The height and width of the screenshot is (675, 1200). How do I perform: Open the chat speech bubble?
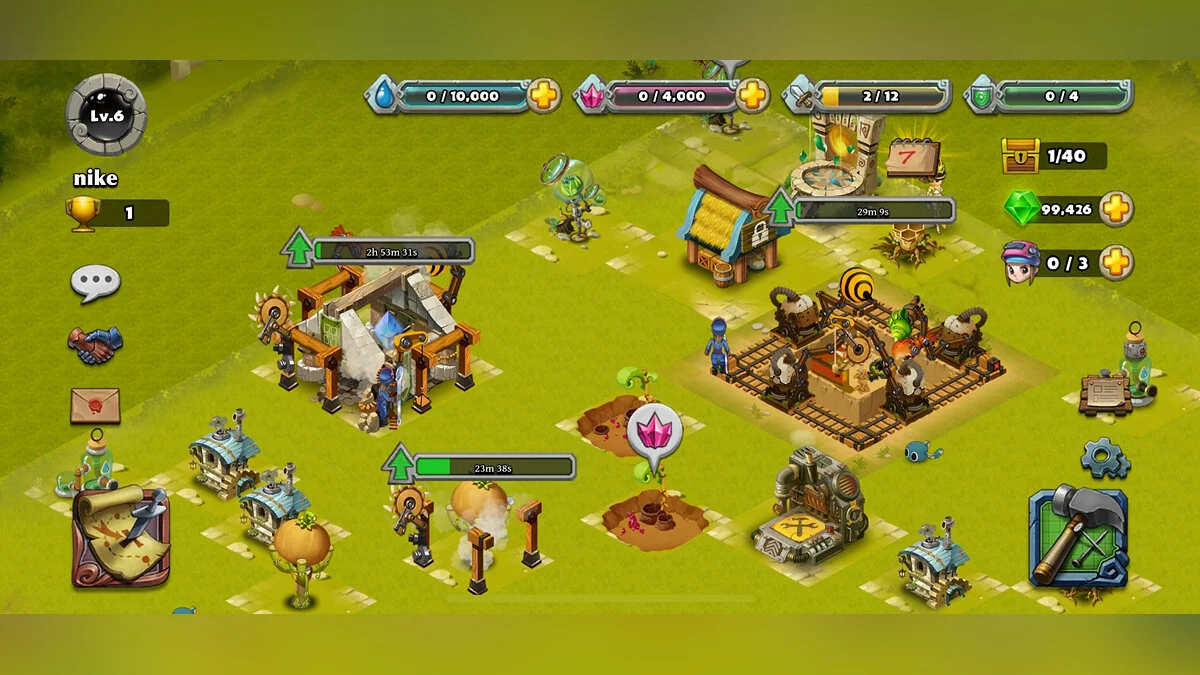point(95,283)
